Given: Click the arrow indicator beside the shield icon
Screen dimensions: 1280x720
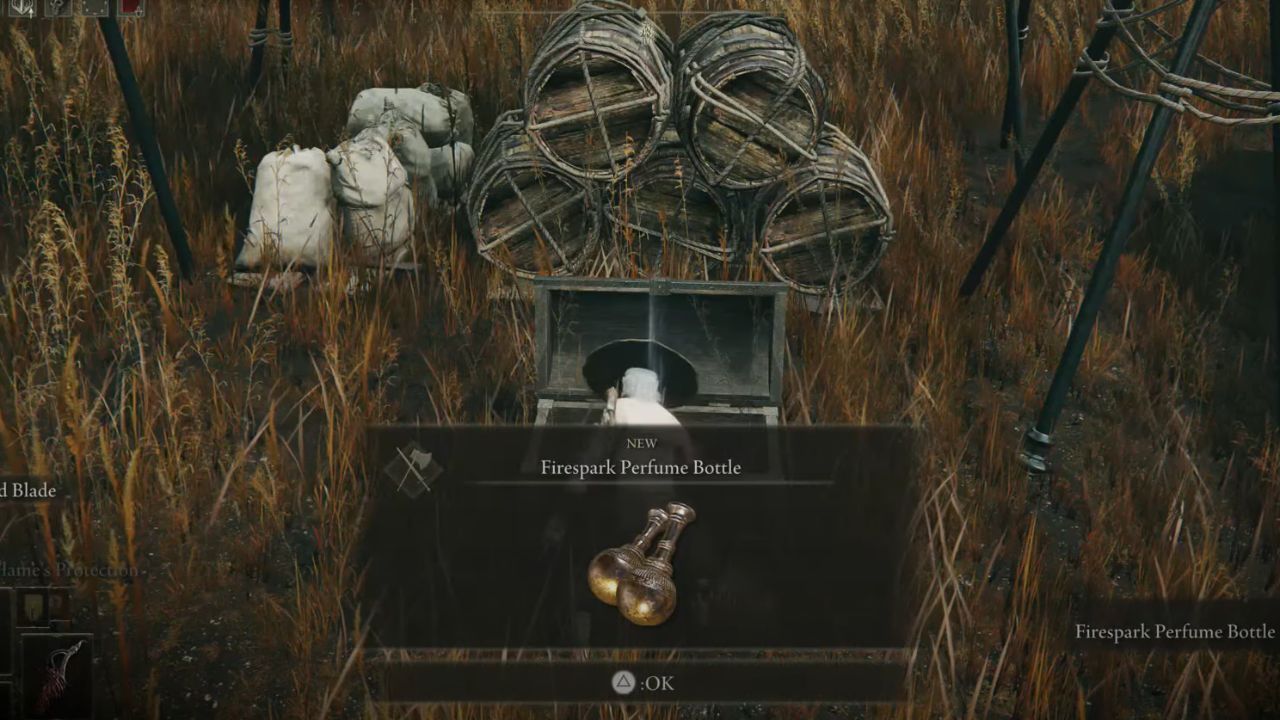Looking at the screenshot, I should click(31, 13).
